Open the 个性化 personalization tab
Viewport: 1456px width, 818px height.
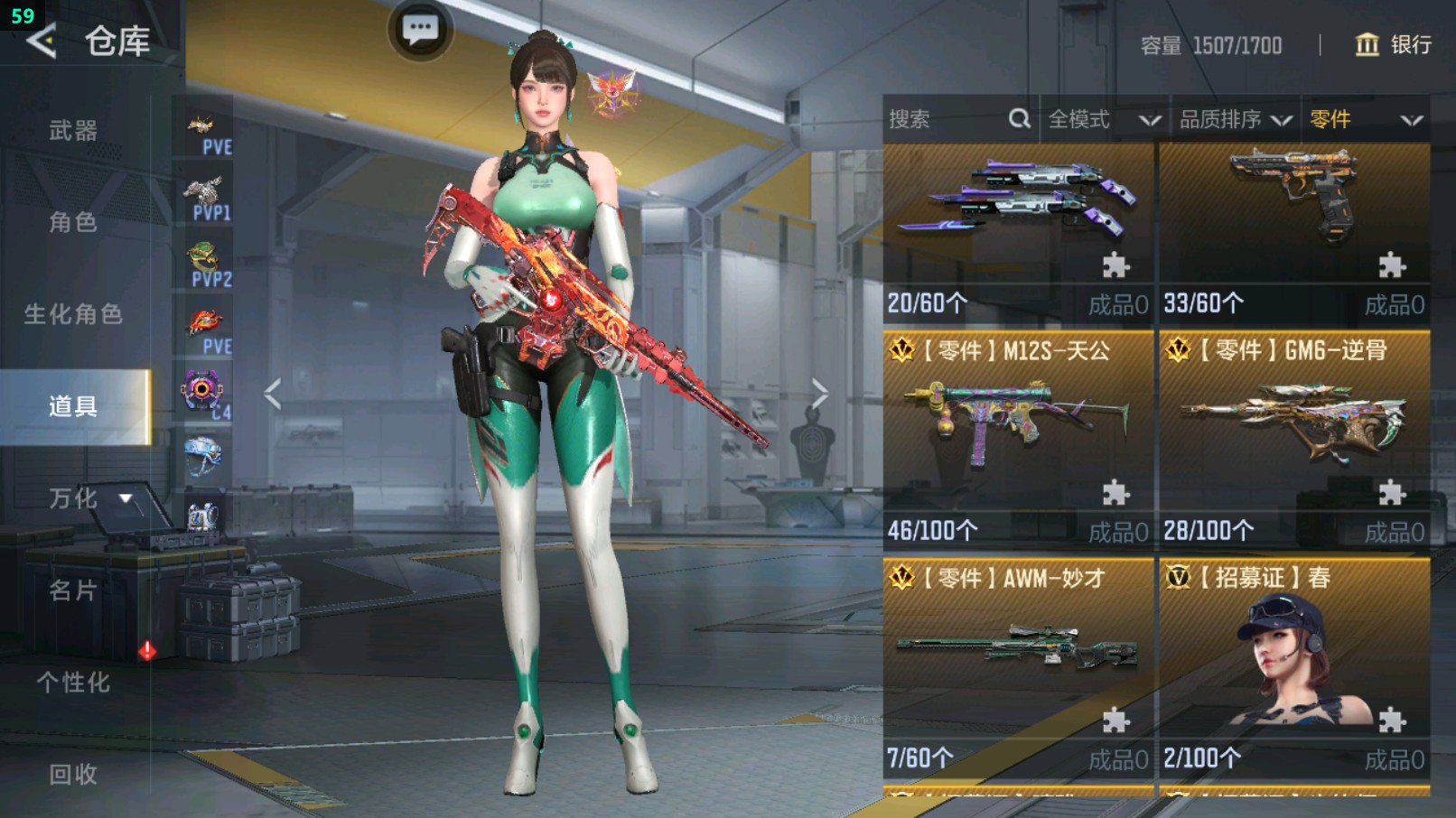pyautogui.click(x=73, y=683)
